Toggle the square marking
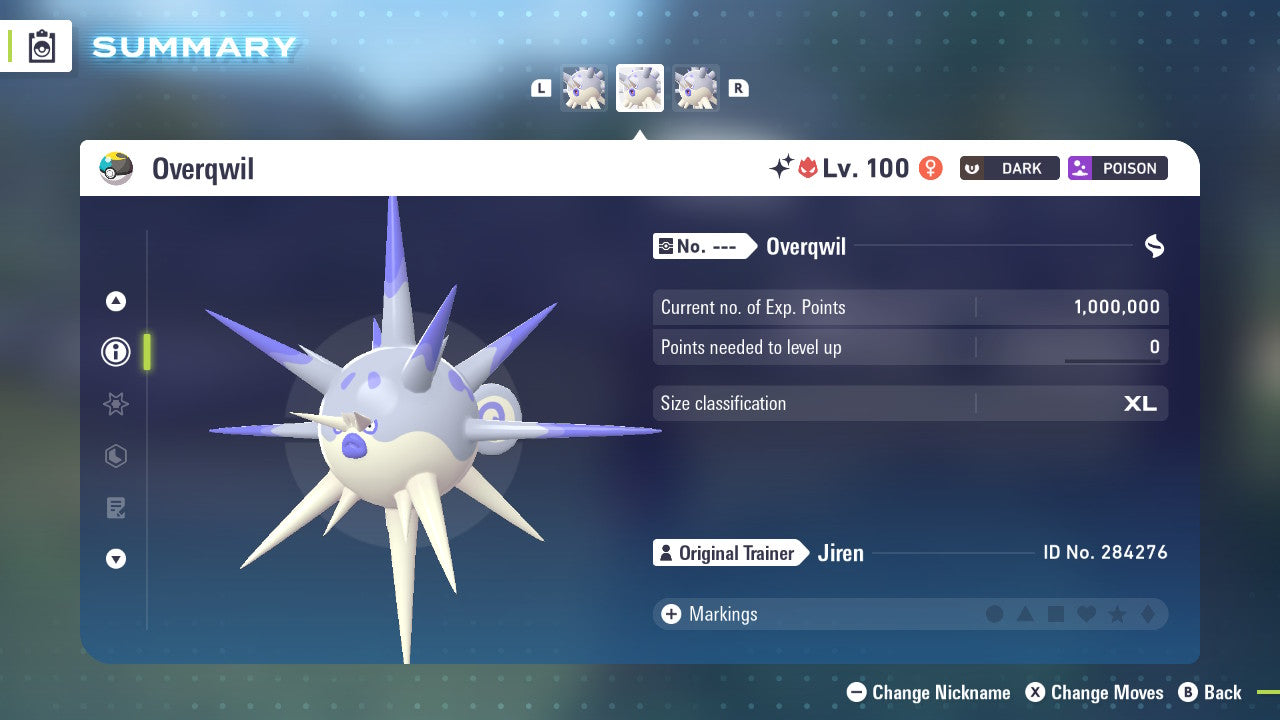 [x=1056, y=614]
